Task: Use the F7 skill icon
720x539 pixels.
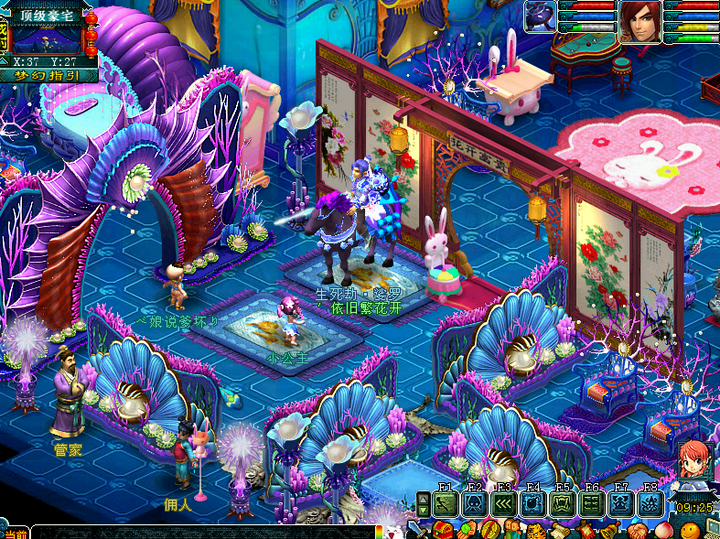Action: click(x=620, y=503)
